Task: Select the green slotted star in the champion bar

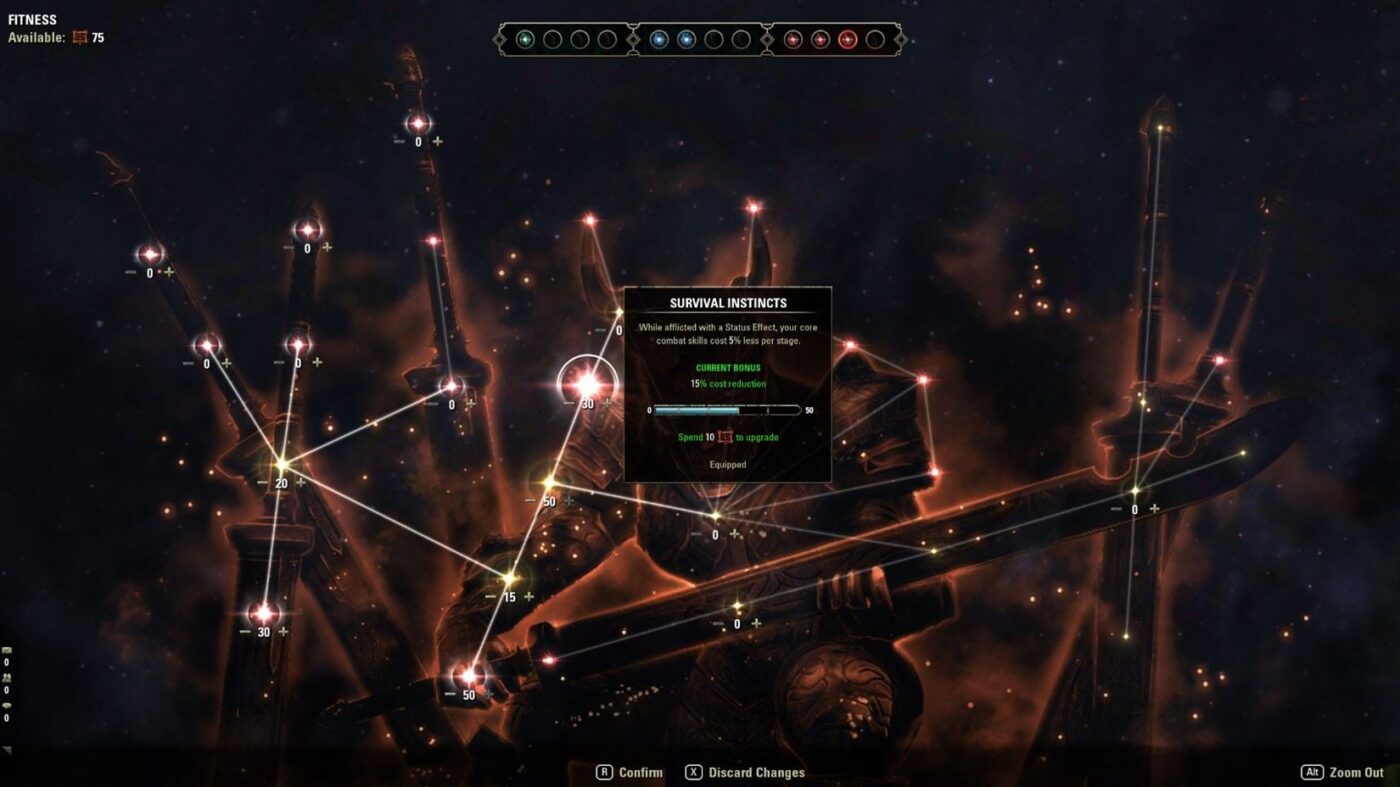Action: click(x=525, y=40)
